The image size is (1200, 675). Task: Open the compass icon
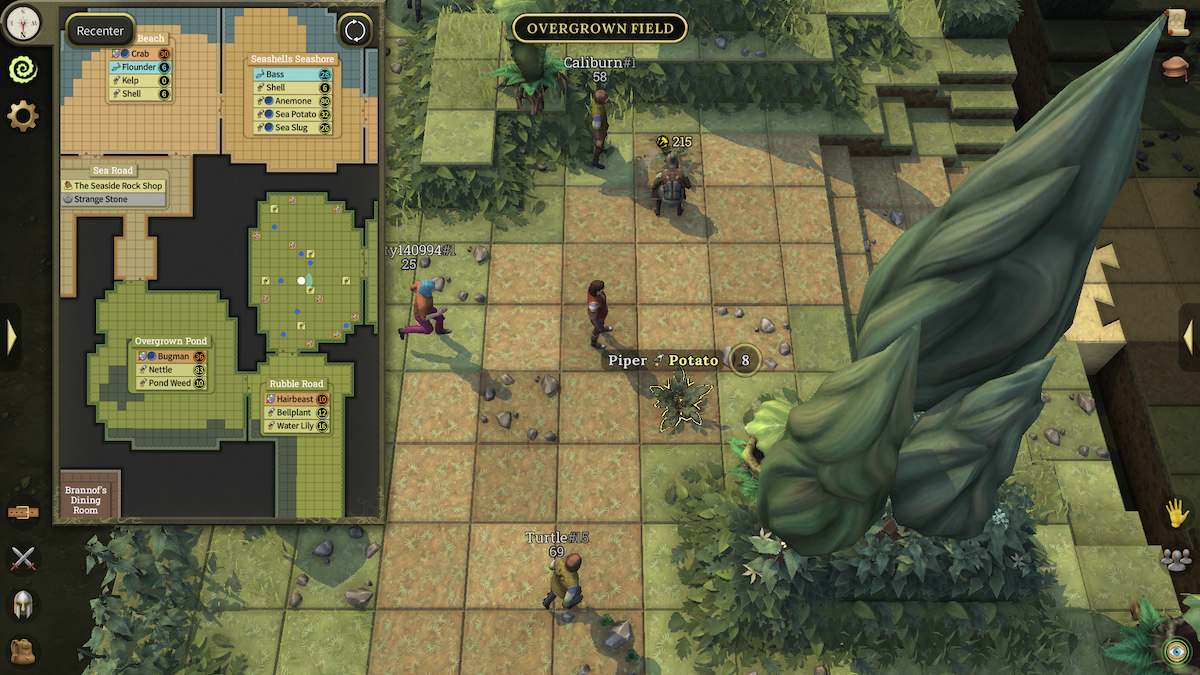click(x=22, y=19)
